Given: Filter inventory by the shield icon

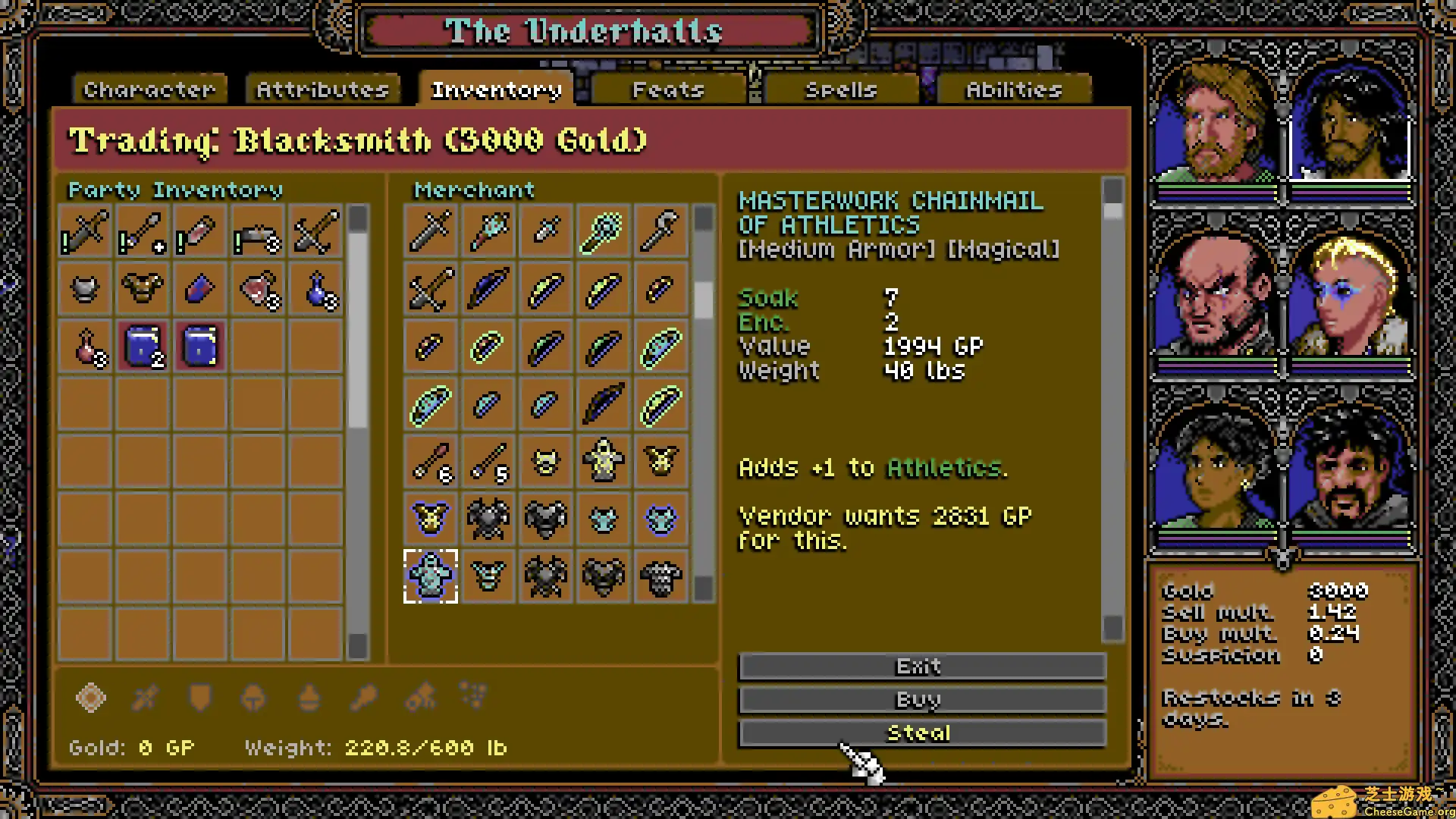Looking at the screenshot, I should (x=199, y=698).
